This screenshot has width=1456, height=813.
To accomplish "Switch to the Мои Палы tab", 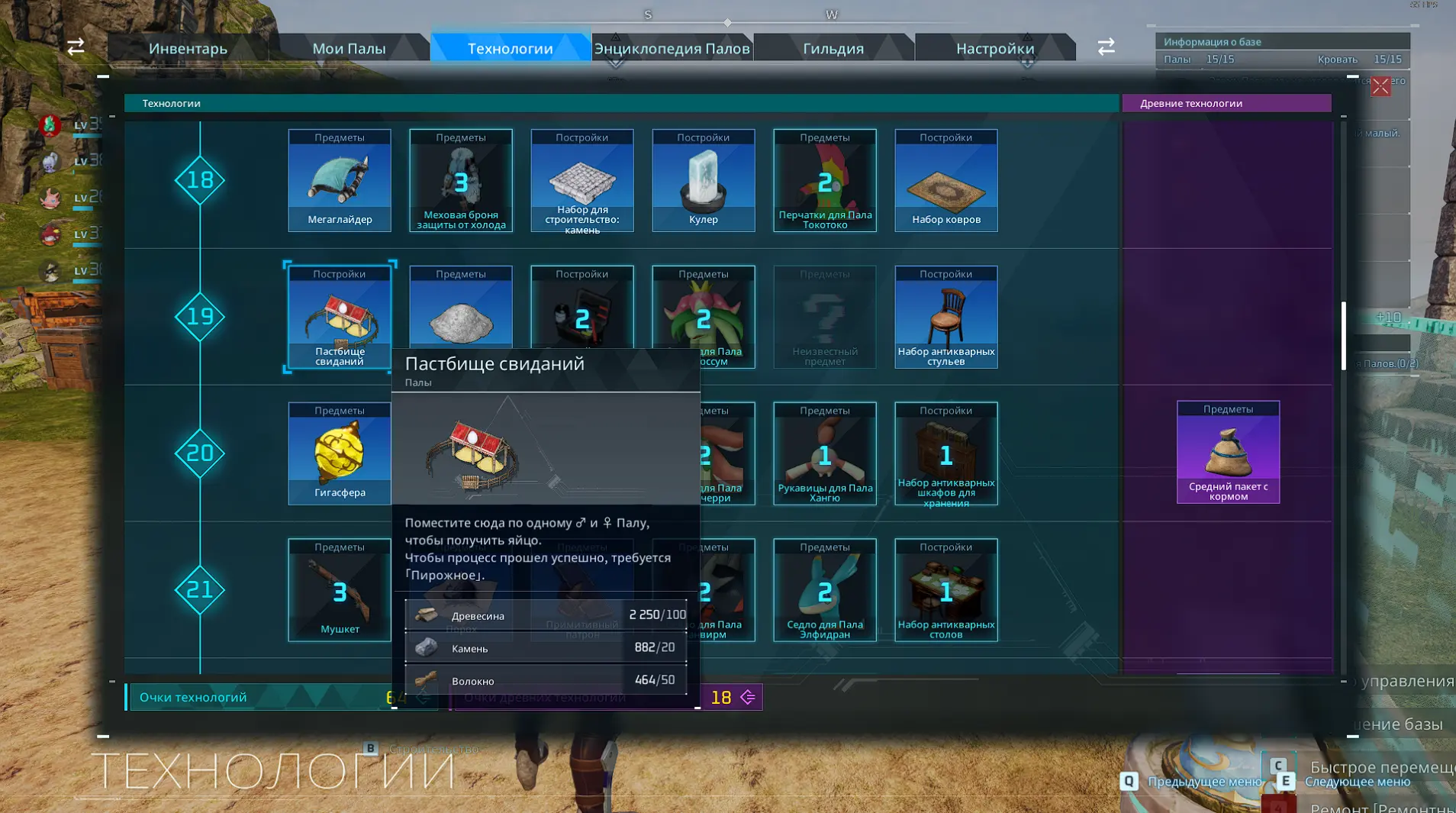I will pos(349,48).
